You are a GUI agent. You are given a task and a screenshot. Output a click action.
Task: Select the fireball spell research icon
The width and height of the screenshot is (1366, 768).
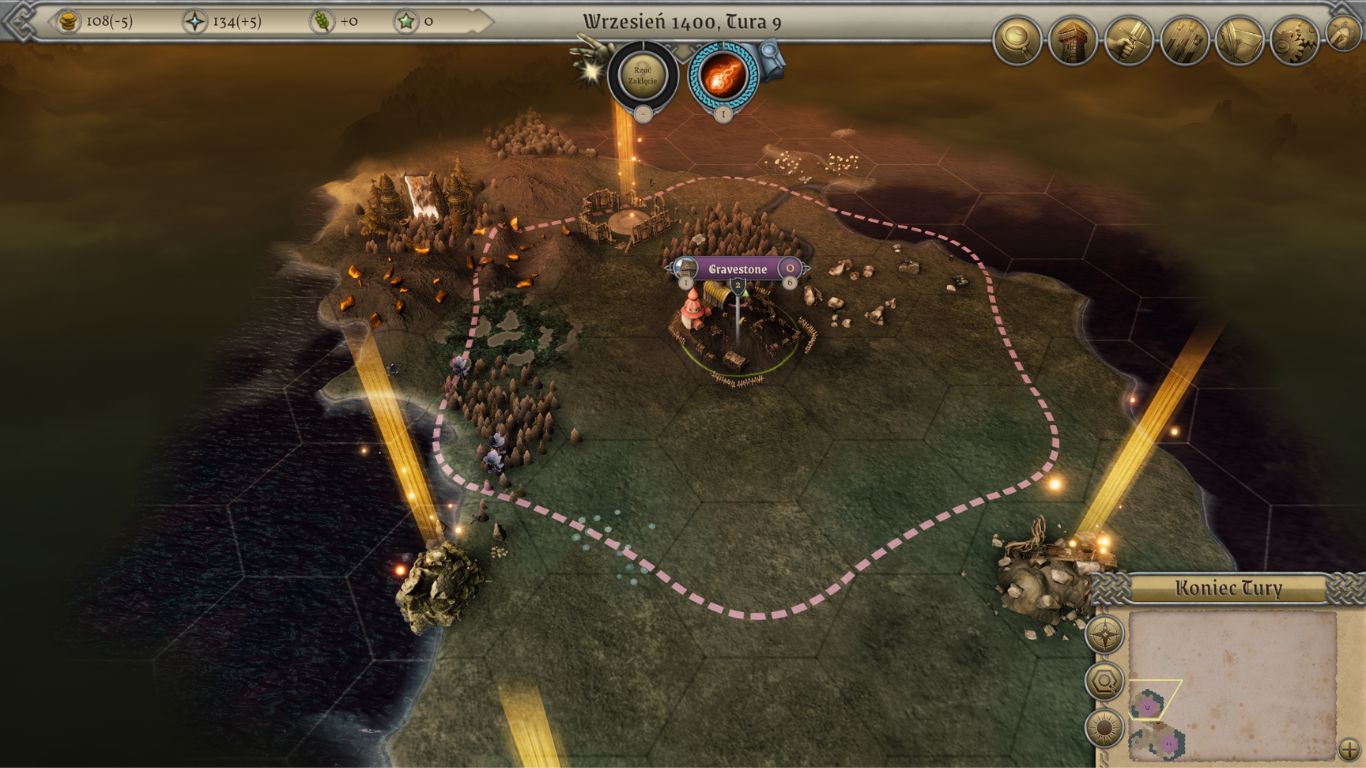pyautogui.click(x=721, y=75)
